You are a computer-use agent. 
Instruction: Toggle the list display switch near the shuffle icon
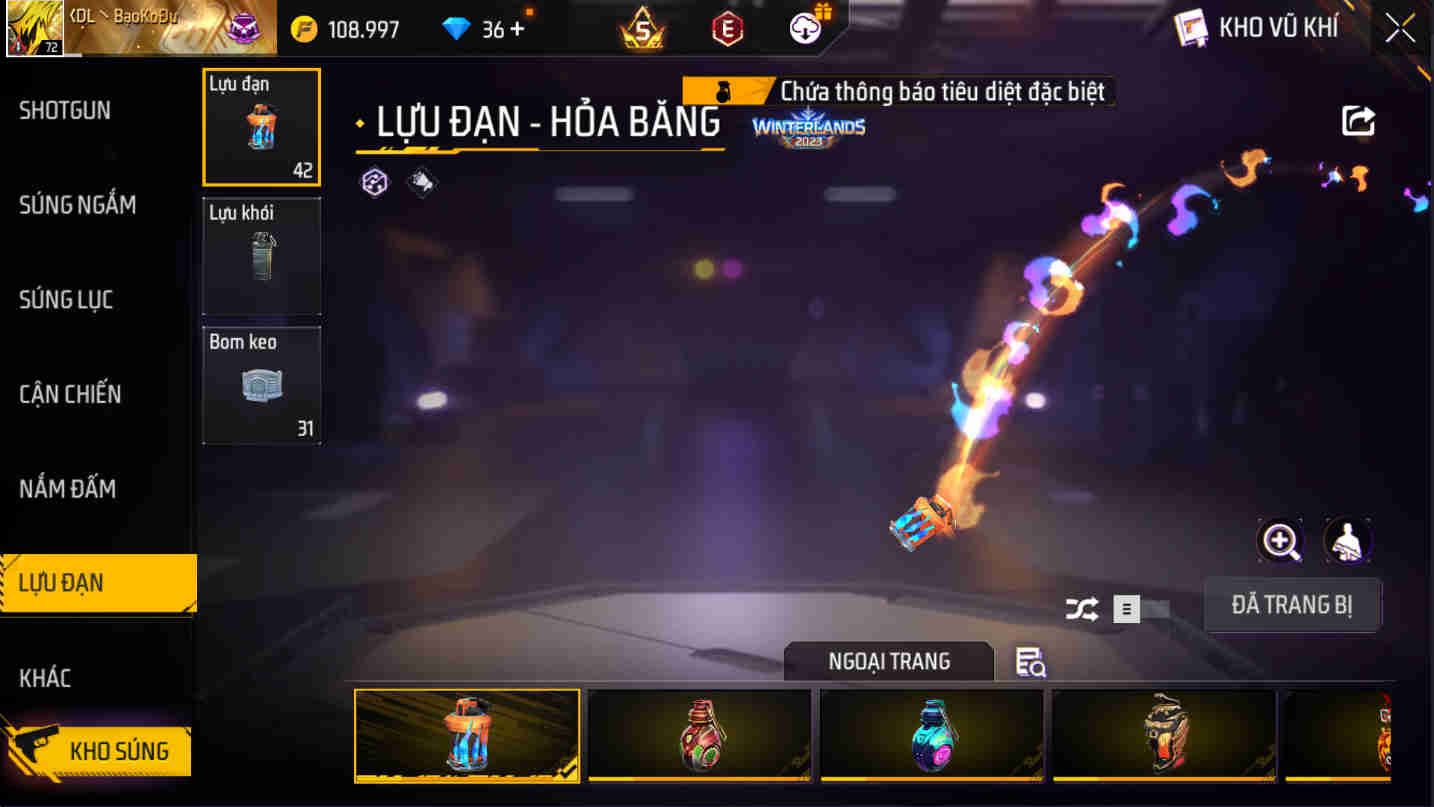tap(1125, 606)
